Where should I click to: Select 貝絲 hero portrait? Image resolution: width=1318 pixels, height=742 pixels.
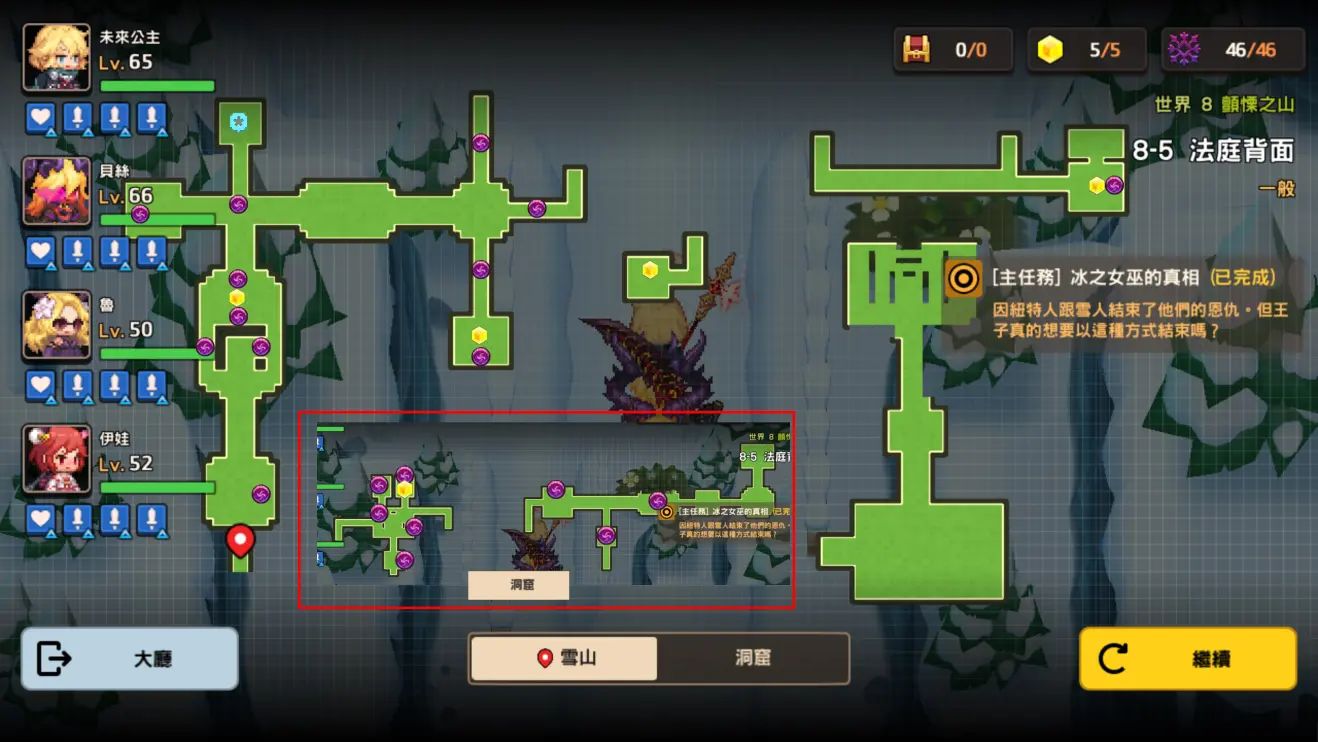pyautogui.click(x=57, y=192)
